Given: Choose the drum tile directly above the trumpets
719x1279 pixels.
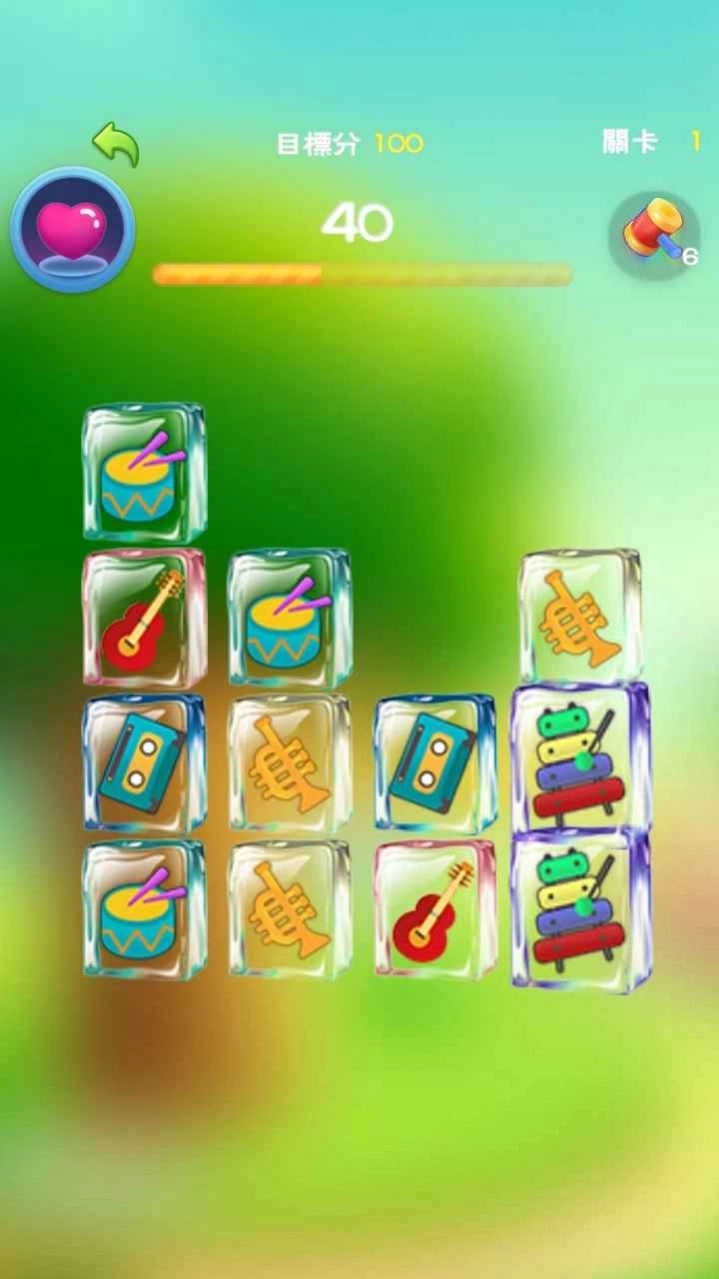Looking at the screenshot, I should [x=288, y=617].
